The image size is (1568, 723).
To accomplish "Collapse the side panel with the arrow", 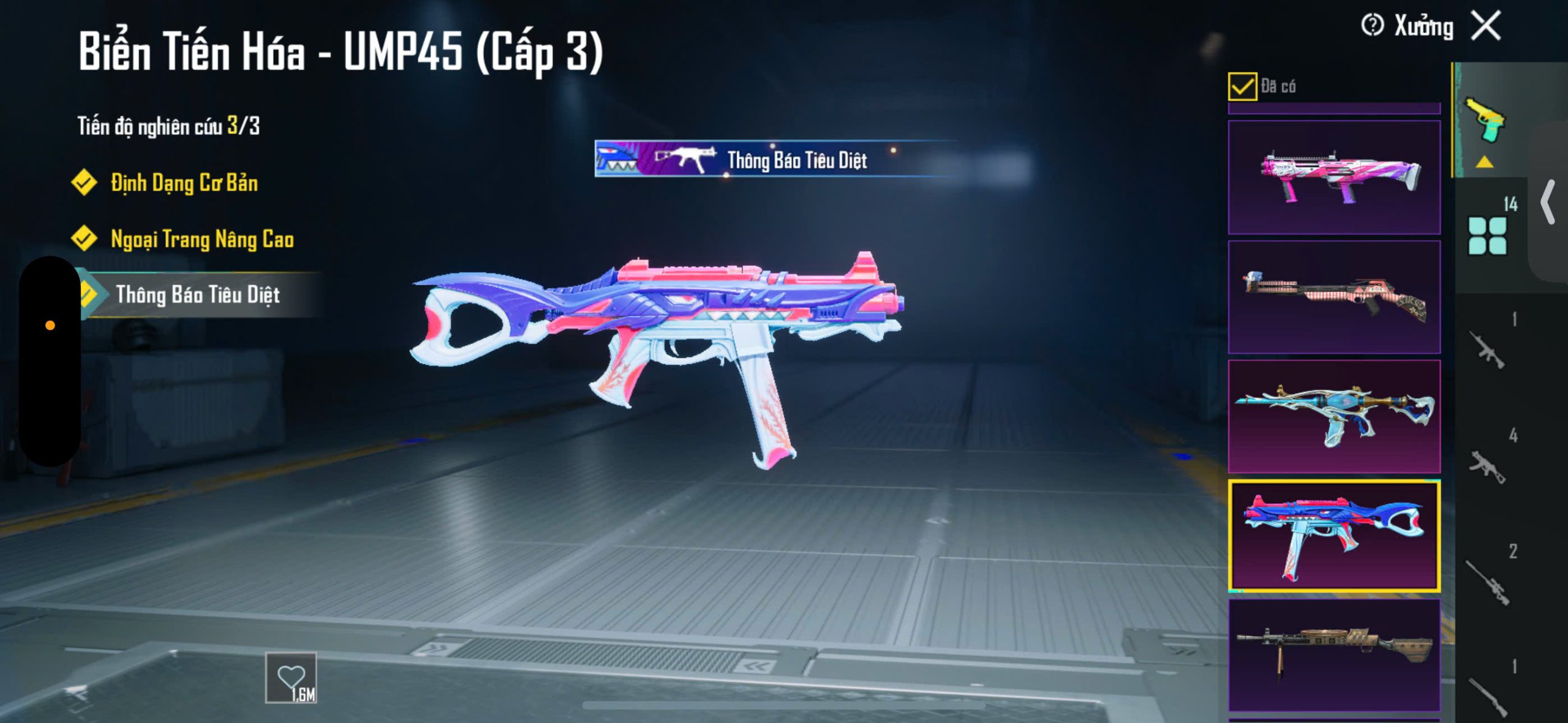I will (x=1548, y=203).
